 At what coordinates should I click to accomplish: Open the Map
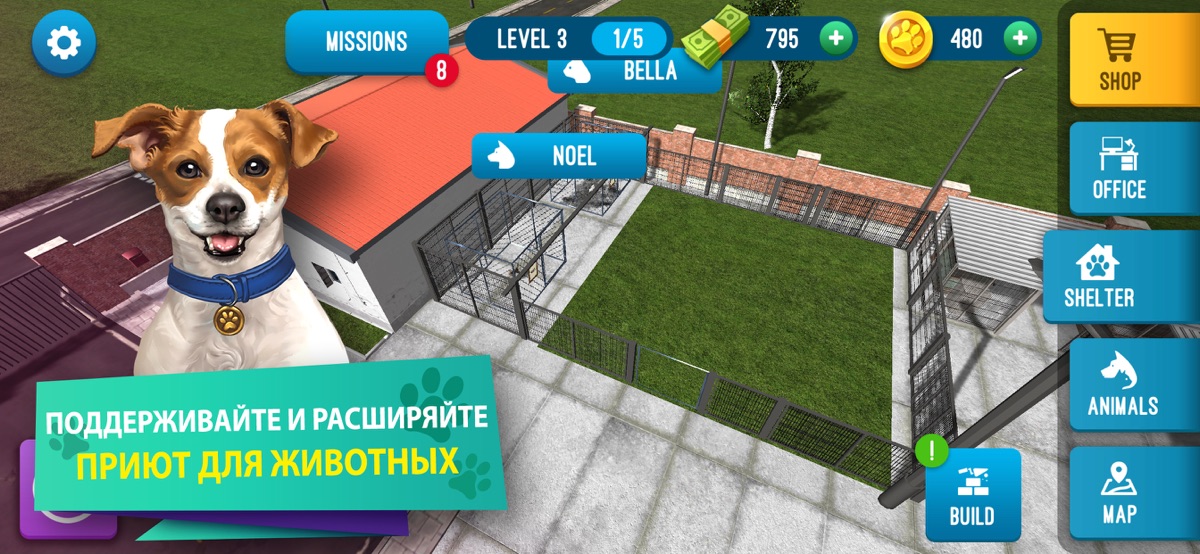[x=1119, y=494]
